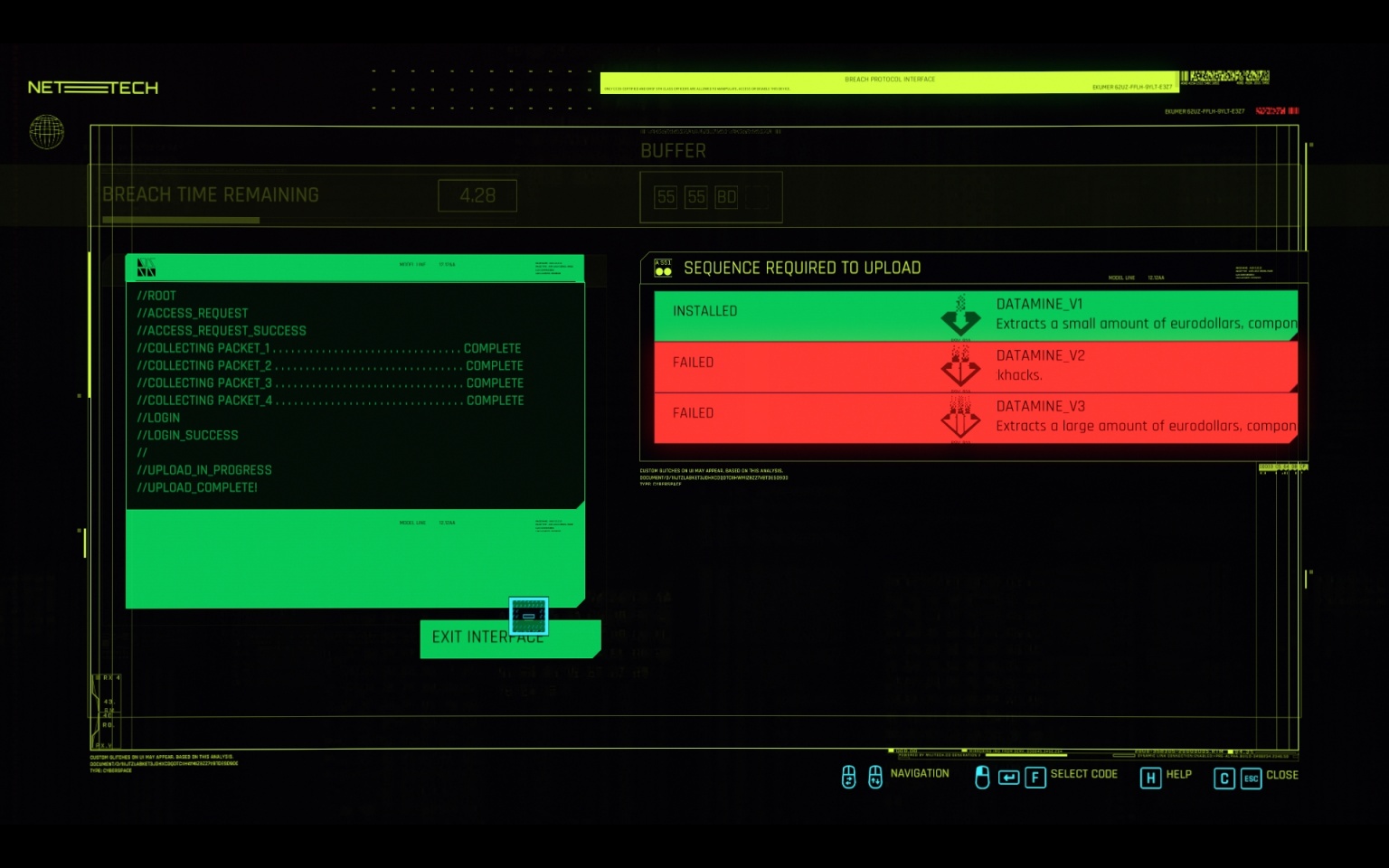Click the Enter key icon beside Select Code
The height and width of the screenshot is (868, 1389).
[1008, 777]
